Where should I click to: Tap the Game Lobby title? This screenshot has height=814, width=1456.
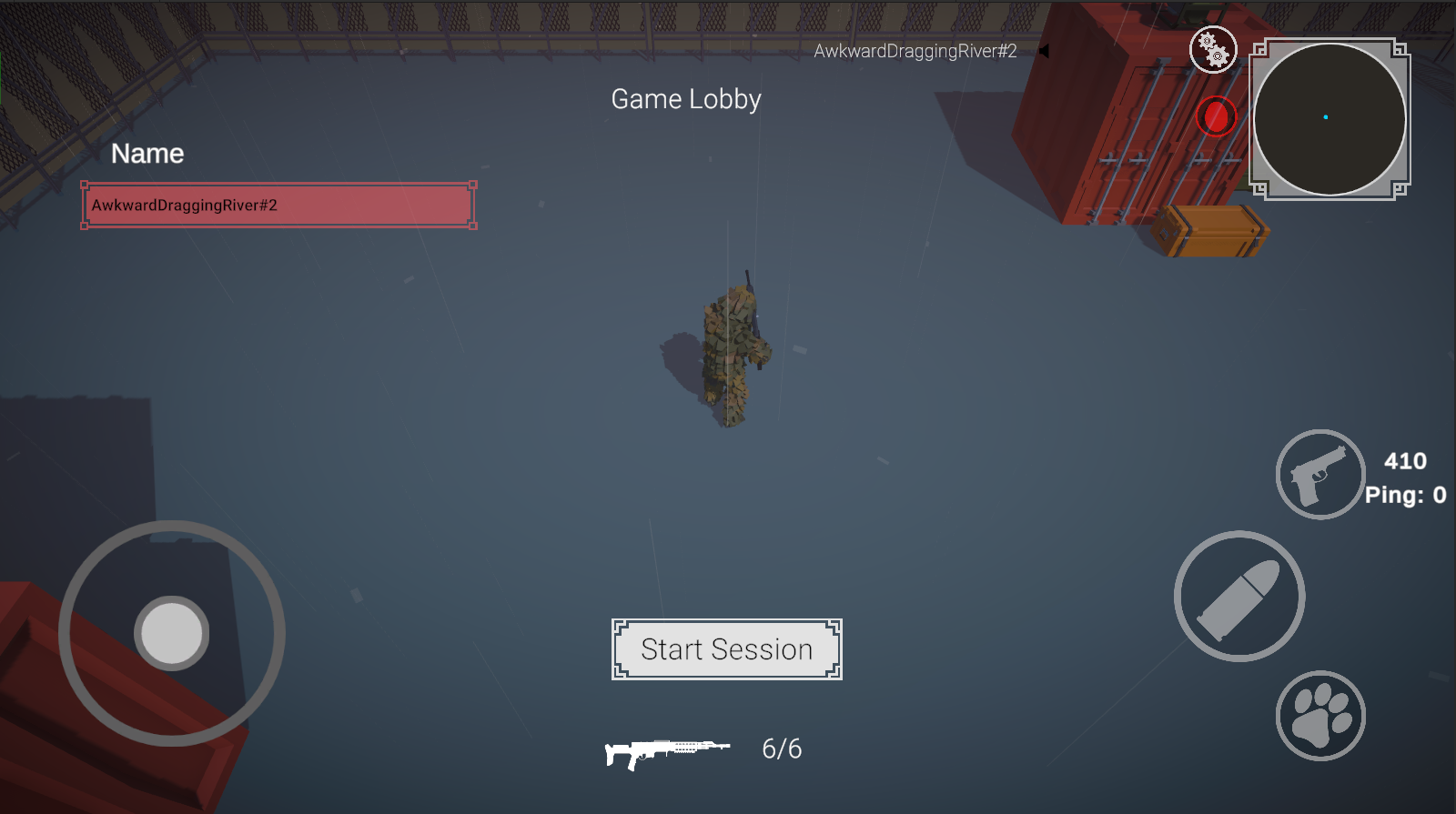pos(687,100)
